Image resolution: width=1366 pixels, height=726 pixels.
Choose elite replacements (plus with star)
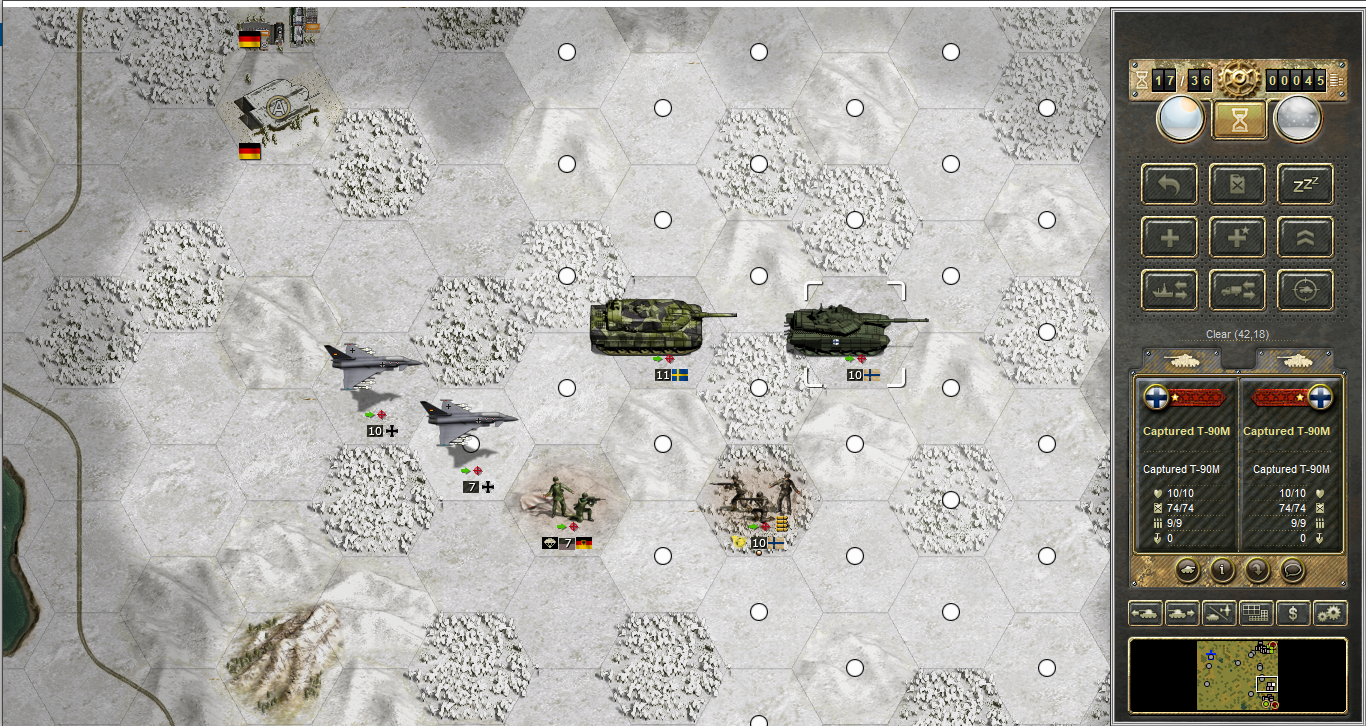pos(1238,237)
